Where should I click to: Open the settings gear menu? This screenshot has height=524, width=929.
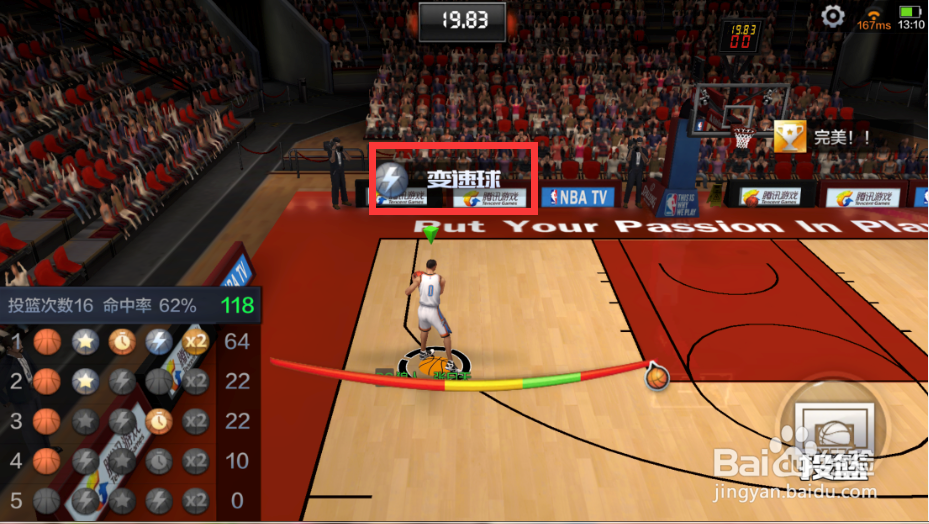(833, 16)
